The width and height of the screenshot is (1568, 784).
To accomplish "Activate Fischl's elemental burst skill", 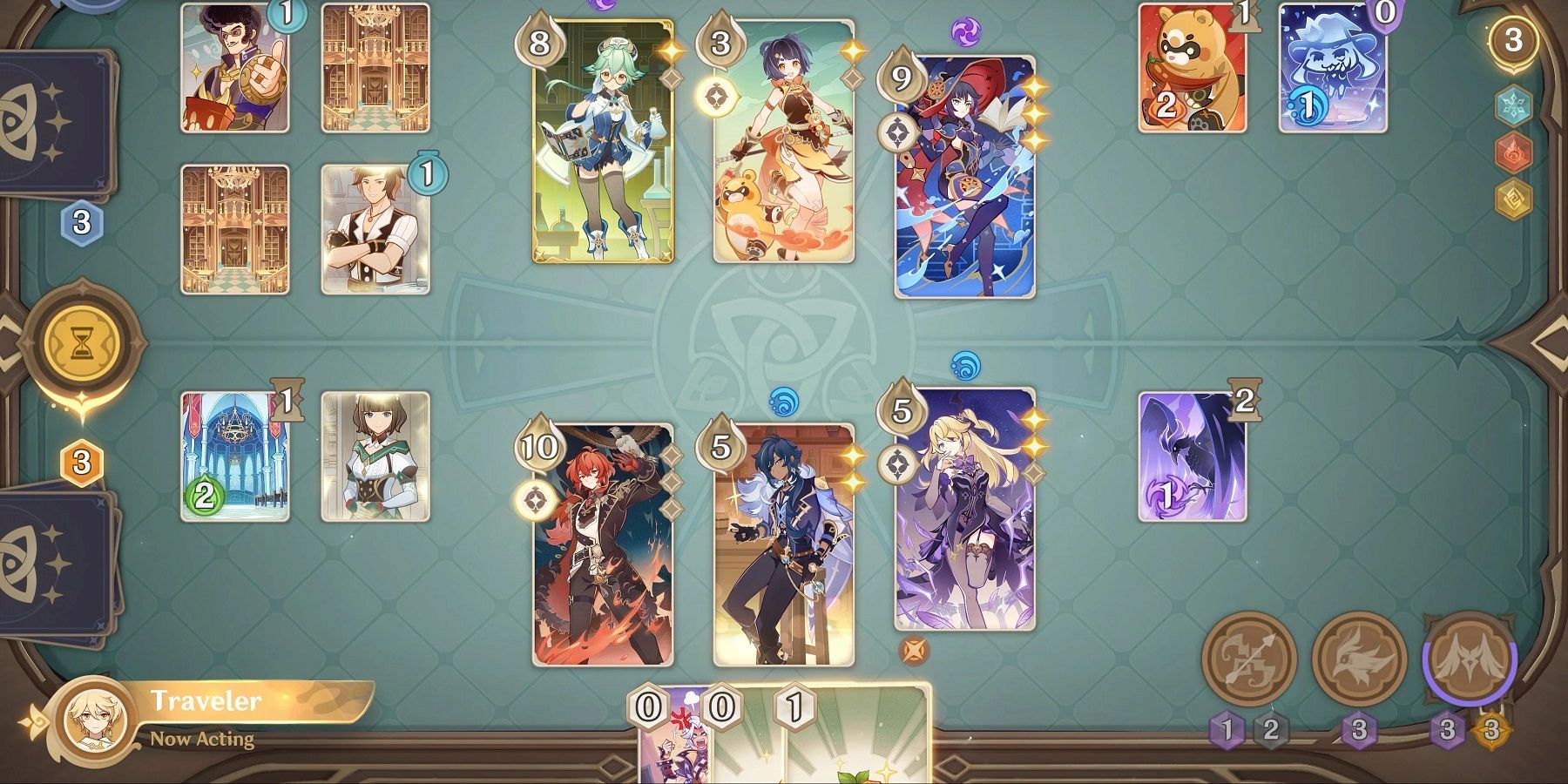I will coord(1469,659).
